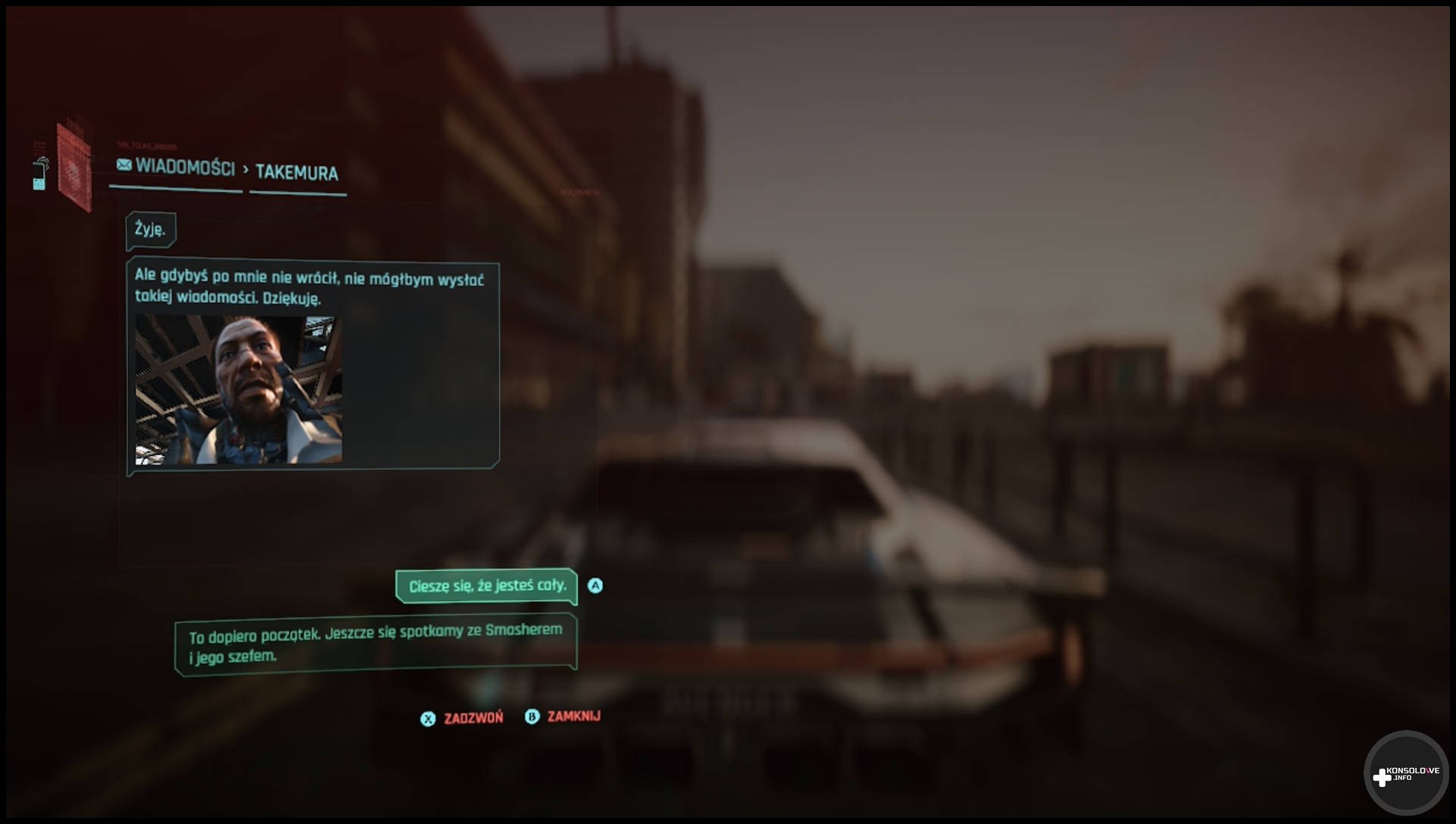Select the Takemura conversation breadcrumb
This screenshot has width=1456, height=824.
(297, 173)
